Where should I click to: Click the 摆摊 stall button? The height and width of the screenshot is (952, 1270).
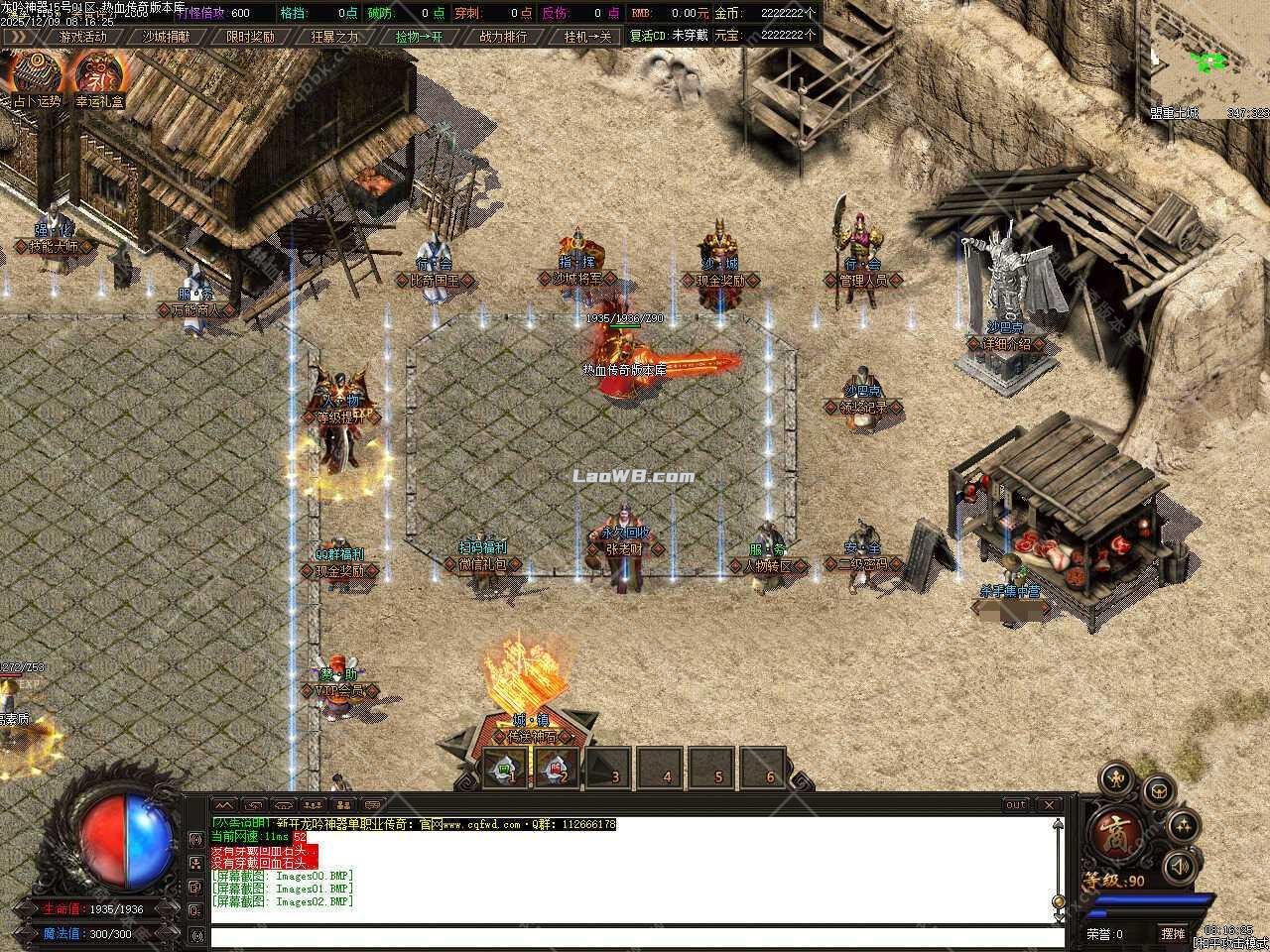point(1174,933)
